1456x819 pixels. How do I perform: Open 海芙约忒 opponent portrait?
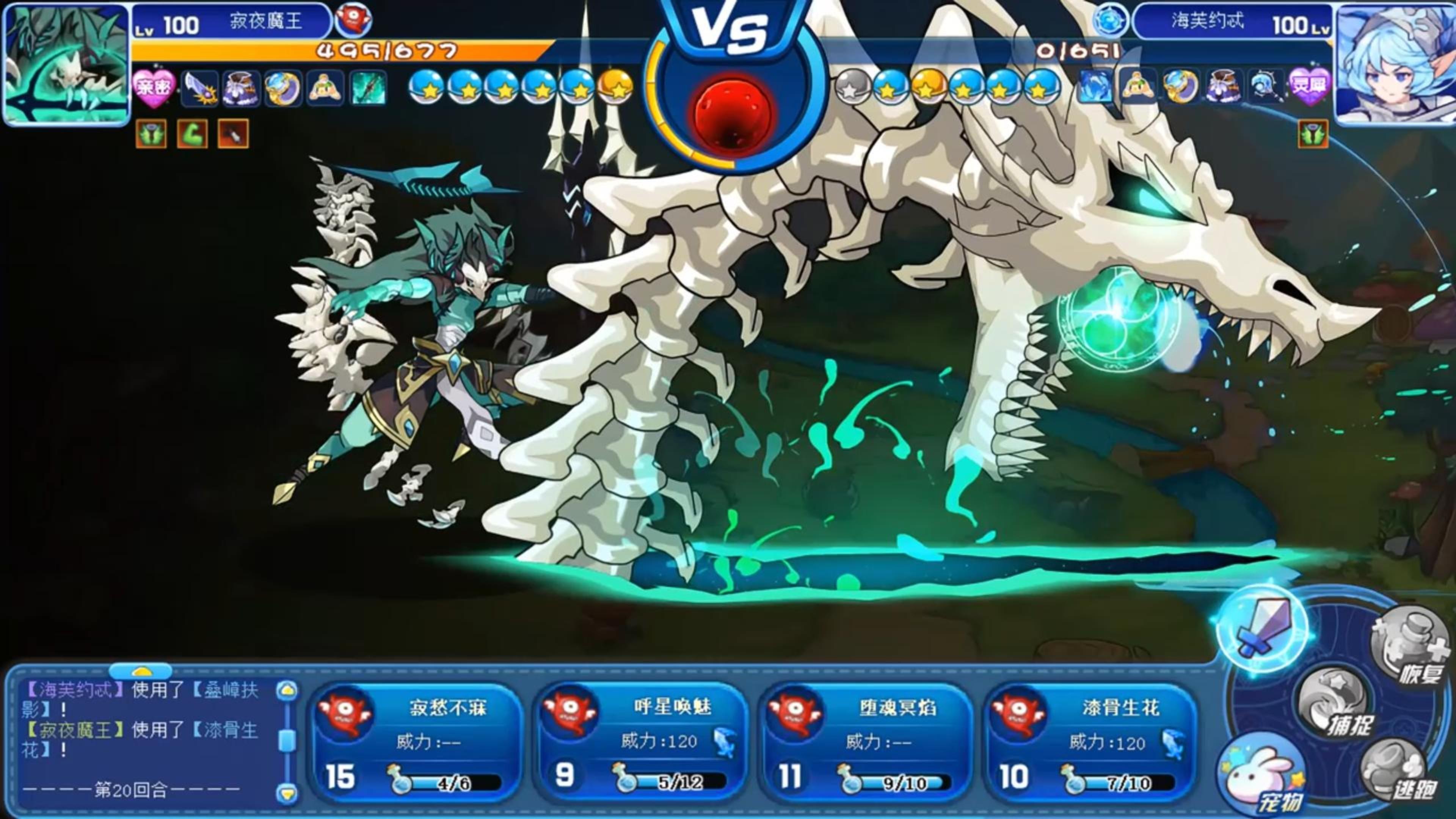(1395, 63)
